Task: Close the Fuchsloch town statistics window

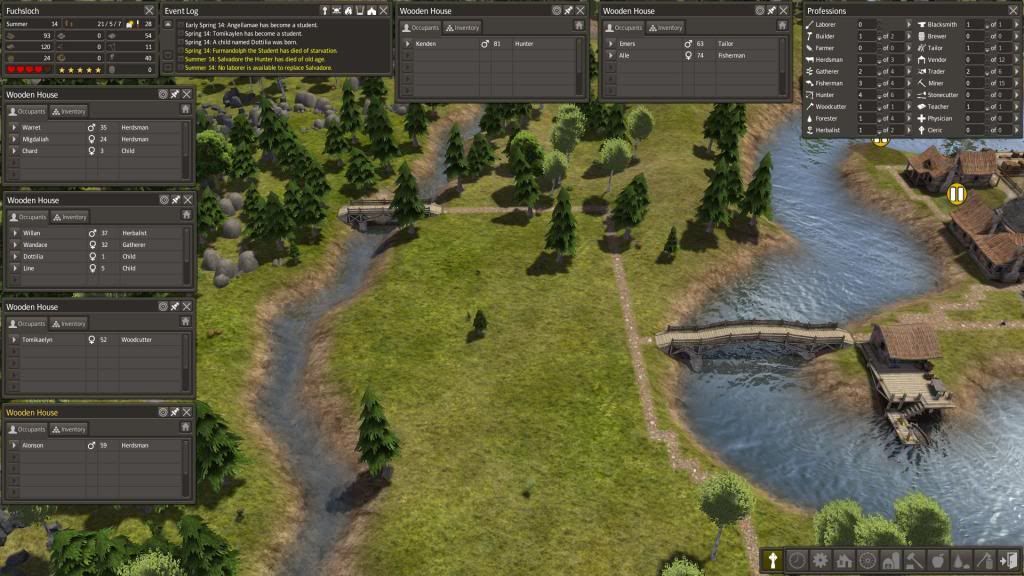Action: (x=149, y=10)
